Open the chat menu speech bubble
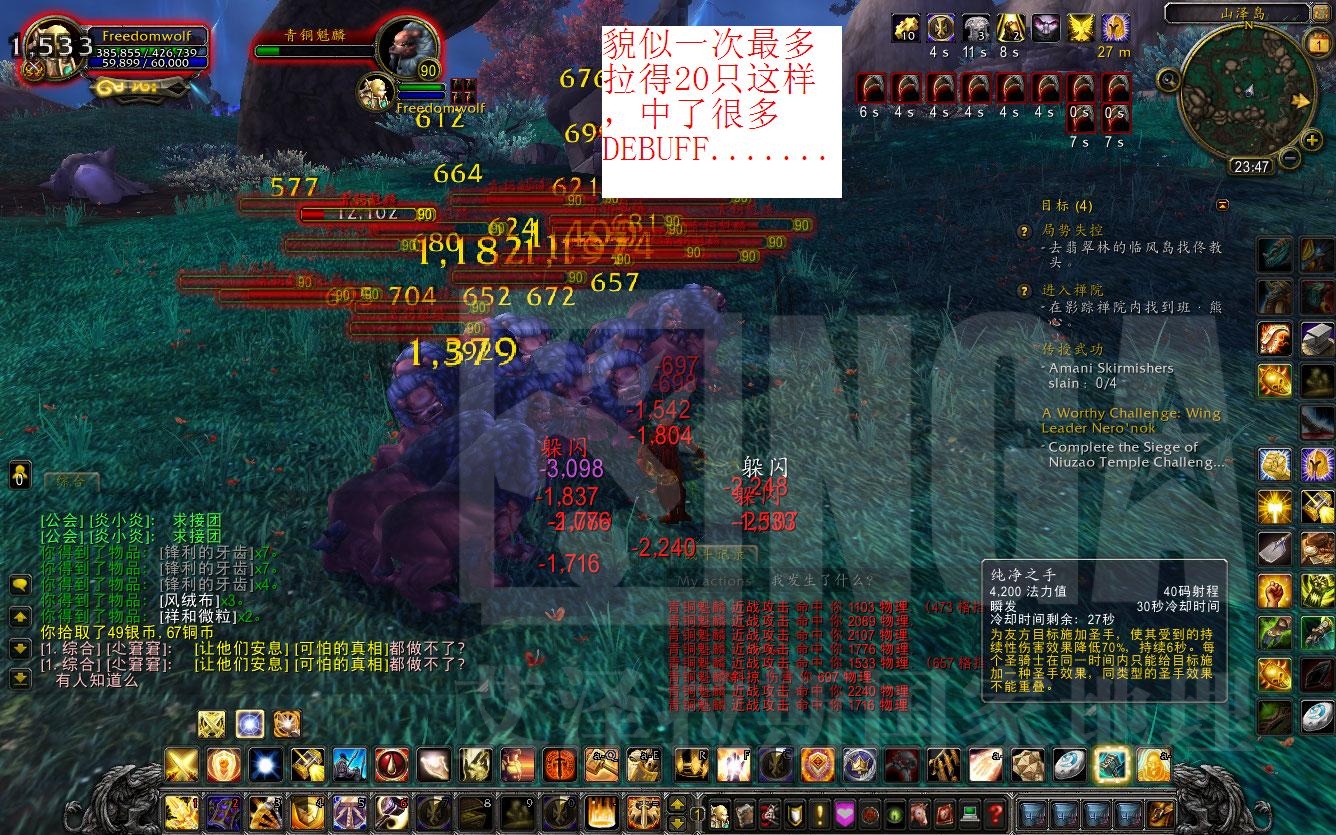This screenshot has height=835, width=1336. coord(19,584)
